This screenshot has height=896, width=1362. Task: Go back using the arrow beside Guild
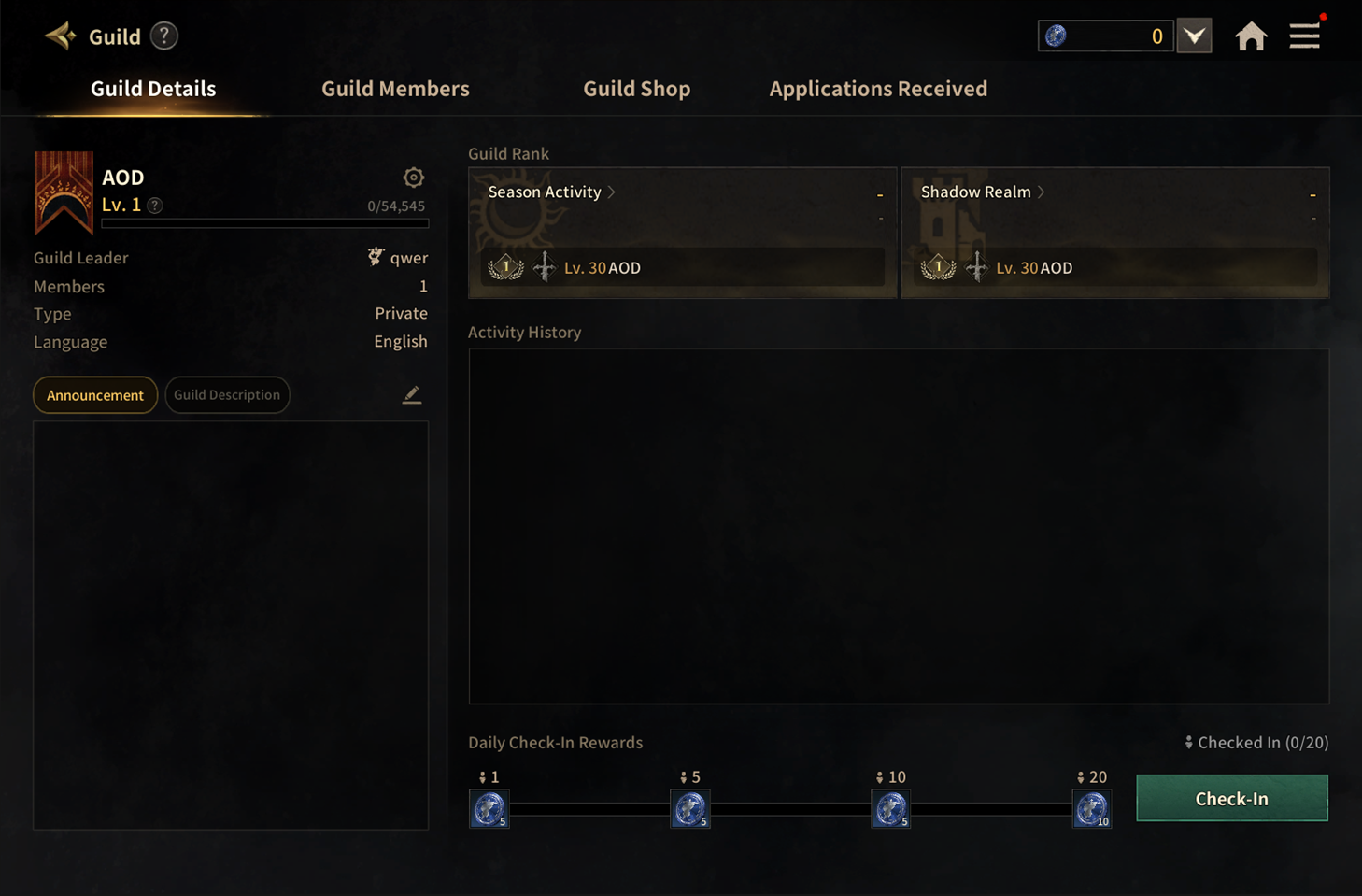click(x=61, y=36)
